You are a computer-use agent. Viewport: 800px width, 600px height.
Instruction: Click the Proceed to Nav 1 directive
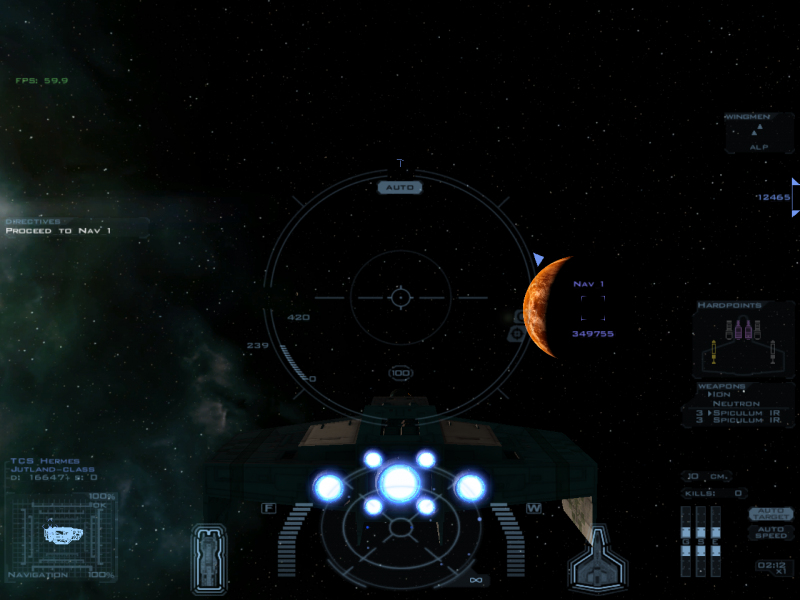[x=58, y=231]
